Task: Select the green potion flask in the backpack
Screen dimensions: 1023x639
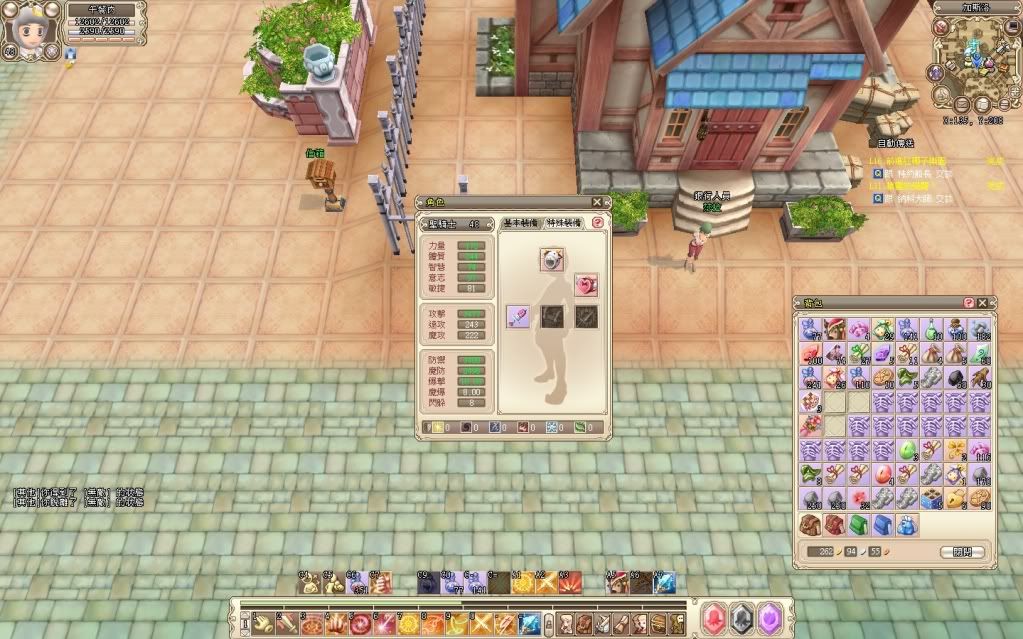Action: 932,329
